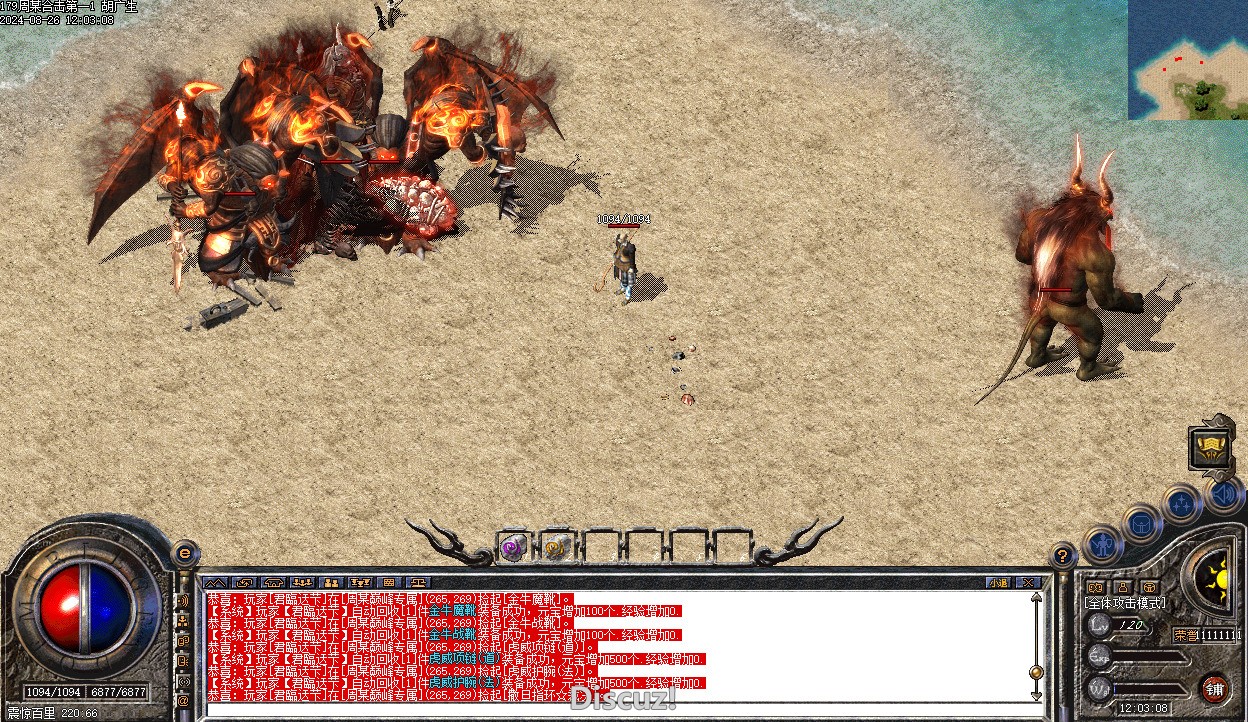
Task: Open the minimap in the corner
Action: [x=1188, y=60]
